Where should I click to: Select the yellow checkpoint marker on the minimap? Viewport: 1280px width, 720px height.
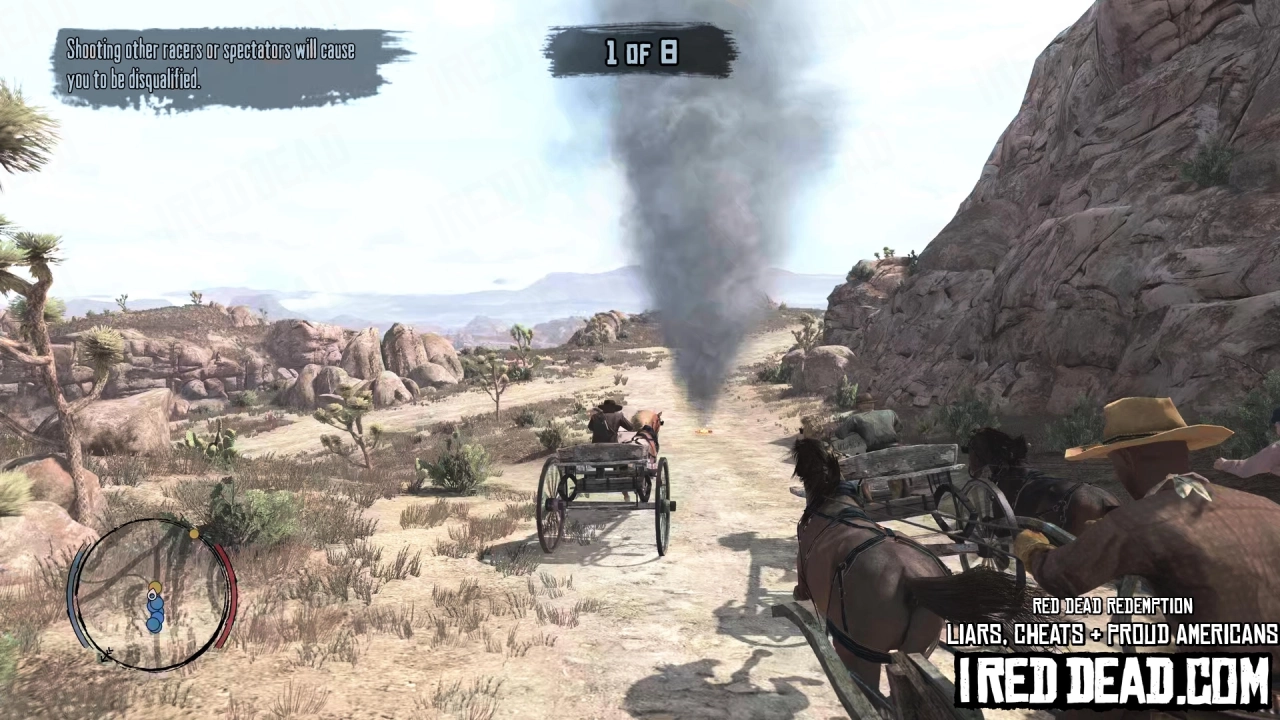tap(155, 587)
